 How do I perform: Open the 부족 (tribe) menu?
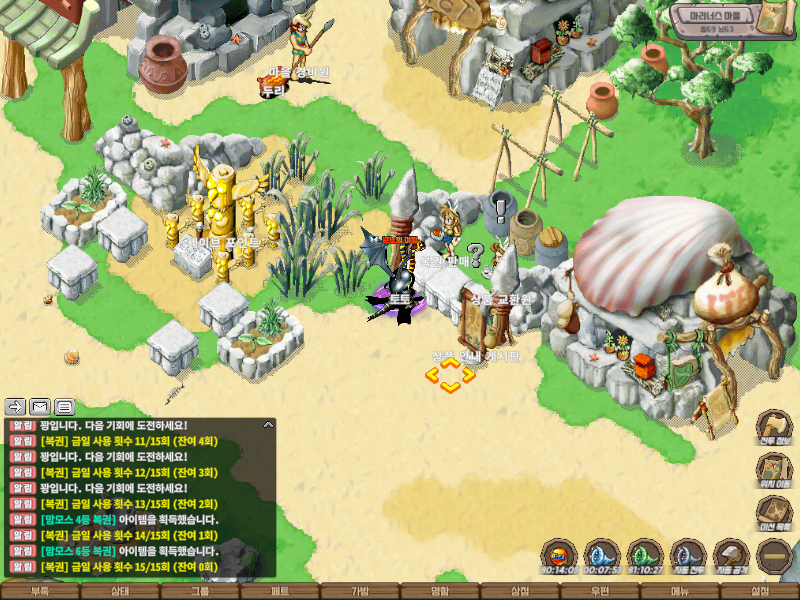pyautogui.click(x=40, y=591)
